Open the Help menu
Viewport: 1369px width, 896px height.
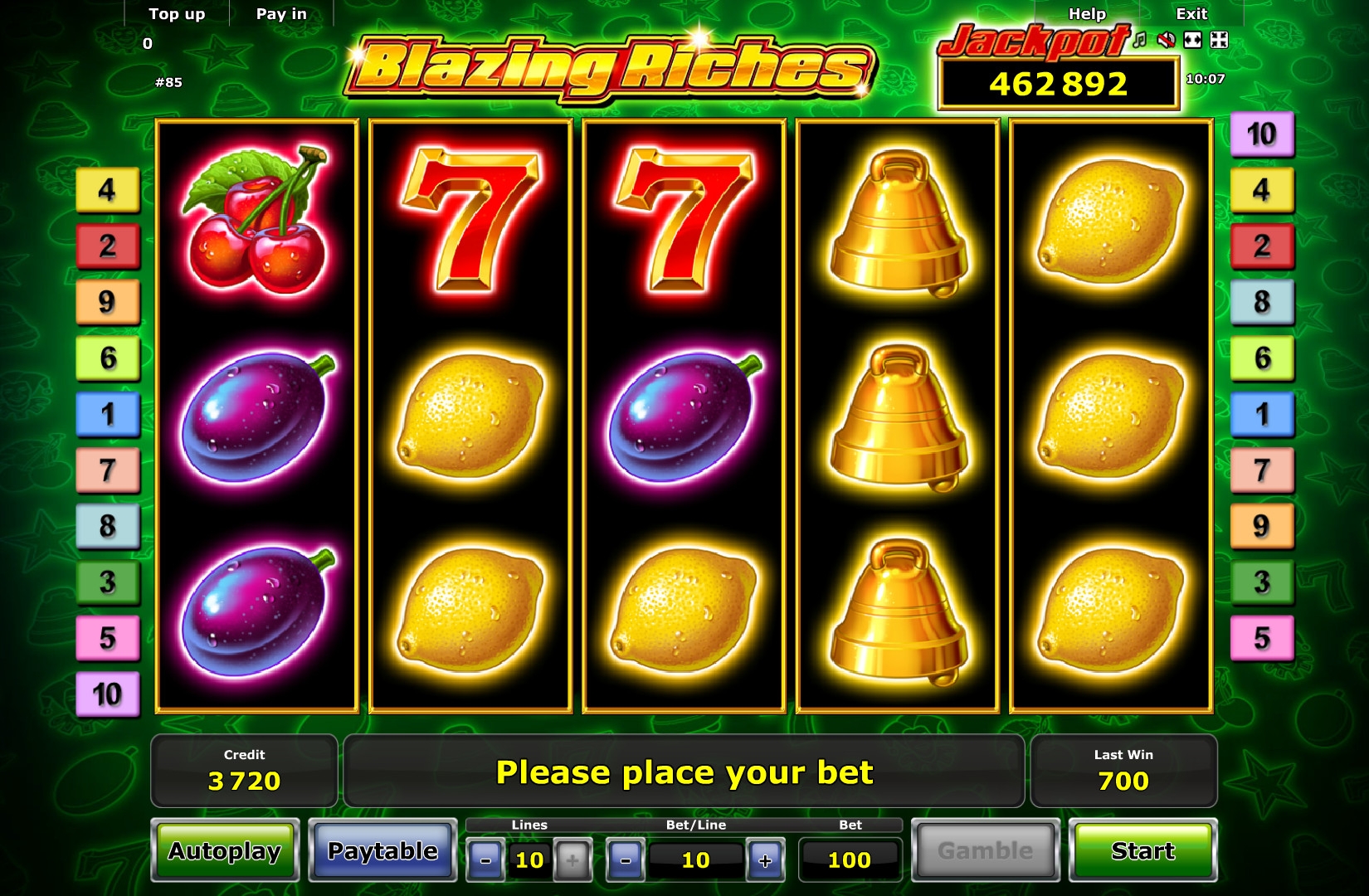click(x=1087, y=14)
